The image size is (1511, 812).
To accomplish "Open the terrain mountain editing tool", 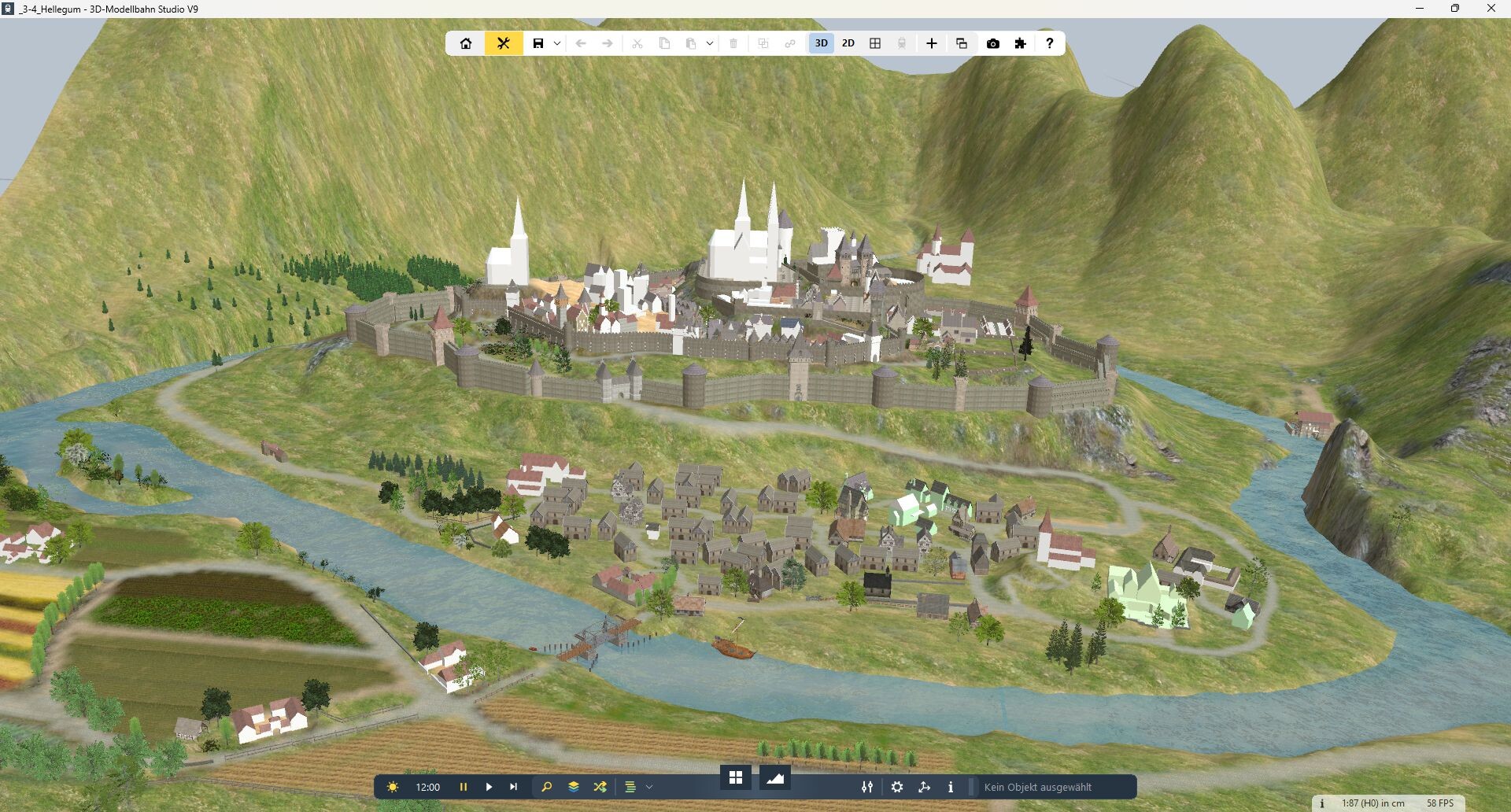I will coord(775,778).
